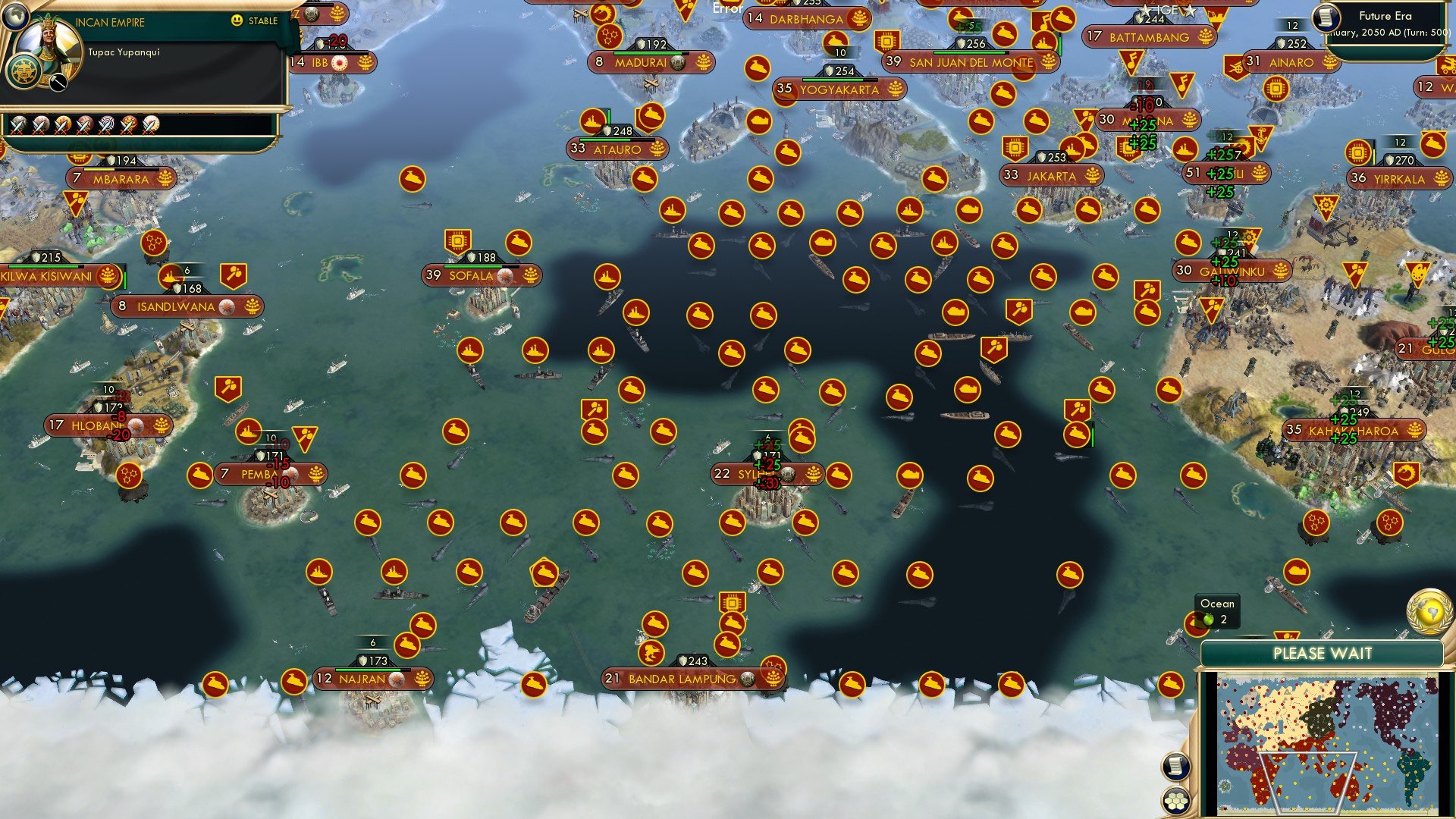Open the Yogyakarta city screen
1456x819 pixels.
tap(839, 89)
